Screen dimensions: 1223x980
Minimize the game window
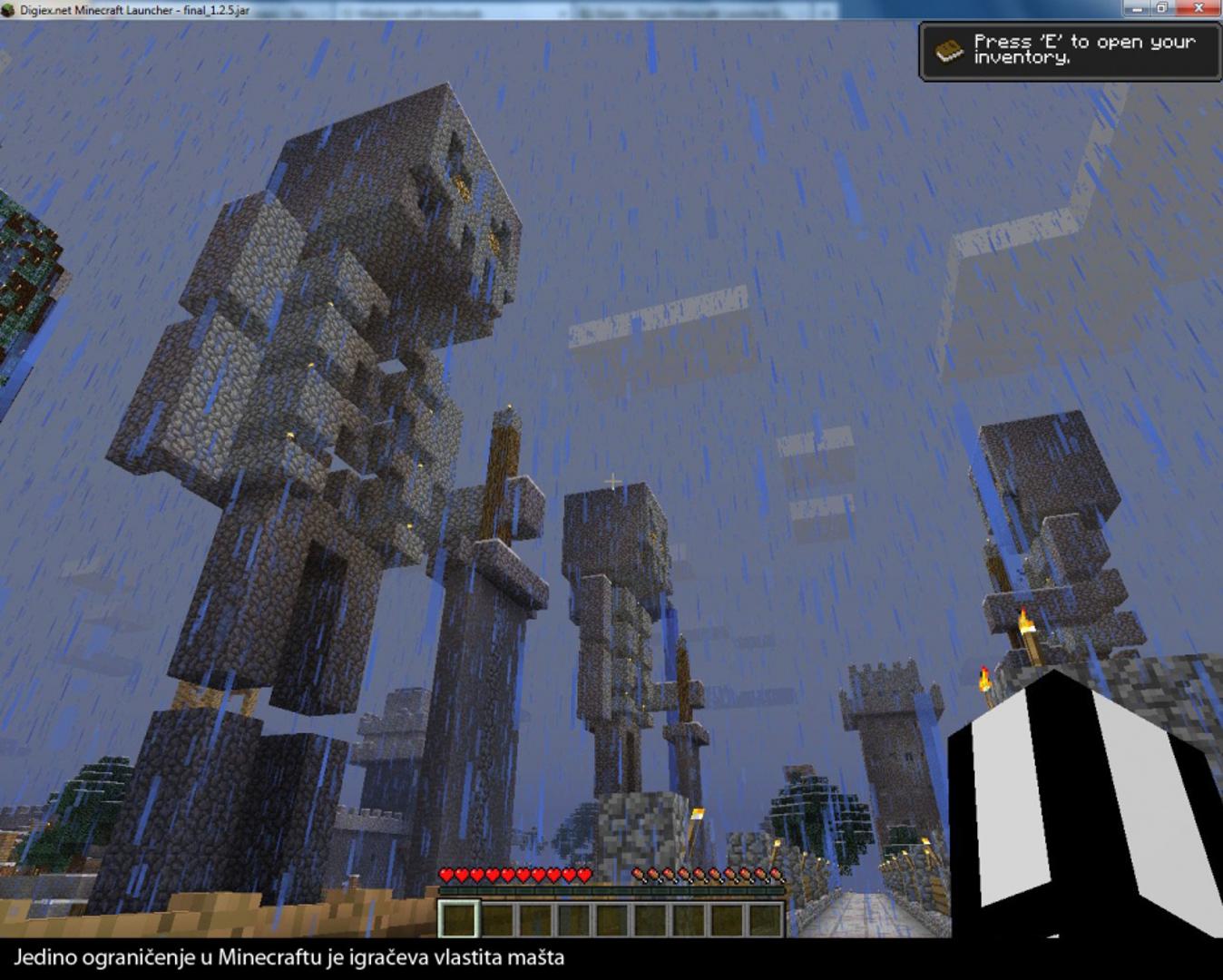click(1135, 8)
